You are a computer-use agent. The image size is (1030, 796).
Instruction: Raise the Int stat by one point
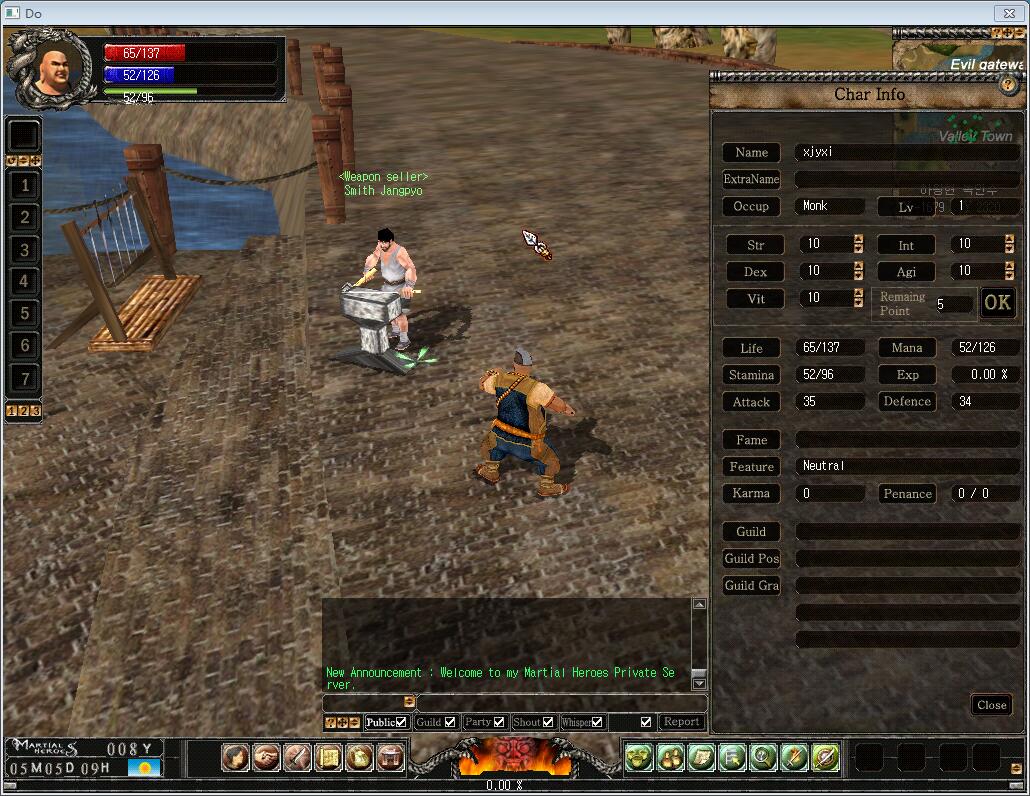point(1010,240)
